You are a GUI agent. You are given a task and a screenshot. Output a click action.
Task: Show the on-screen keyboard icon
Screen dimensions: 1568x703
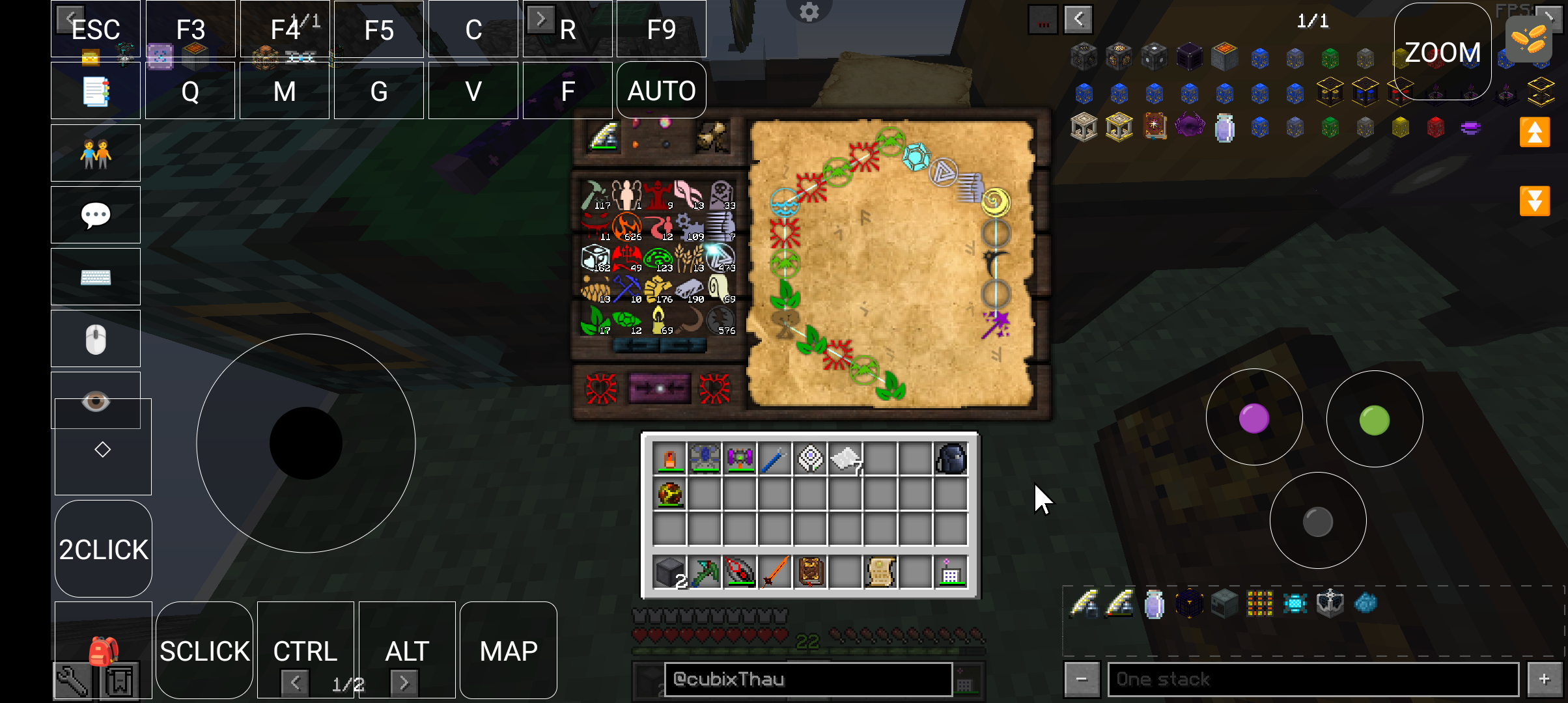click(96, 277)
